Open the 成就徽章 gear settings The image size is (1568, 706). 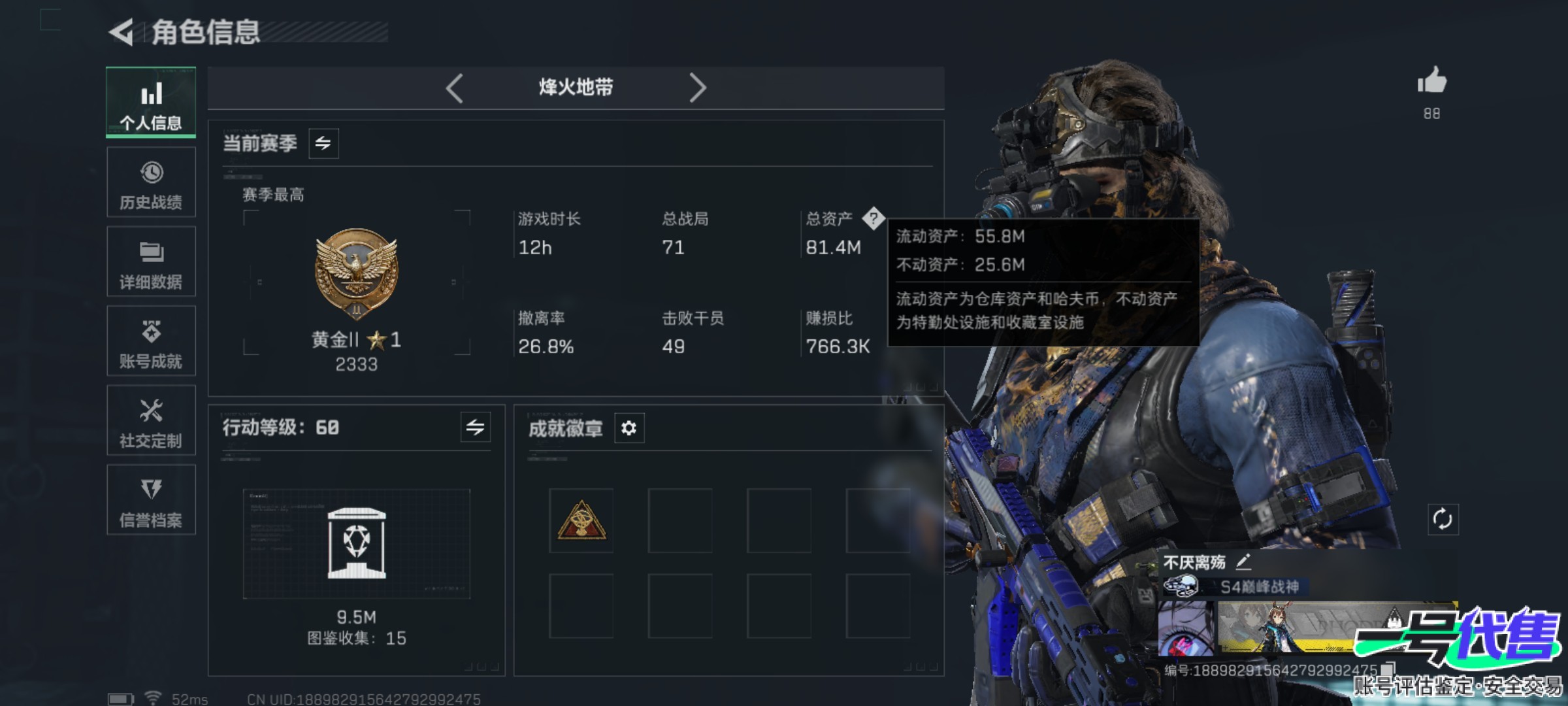[629, 428]
